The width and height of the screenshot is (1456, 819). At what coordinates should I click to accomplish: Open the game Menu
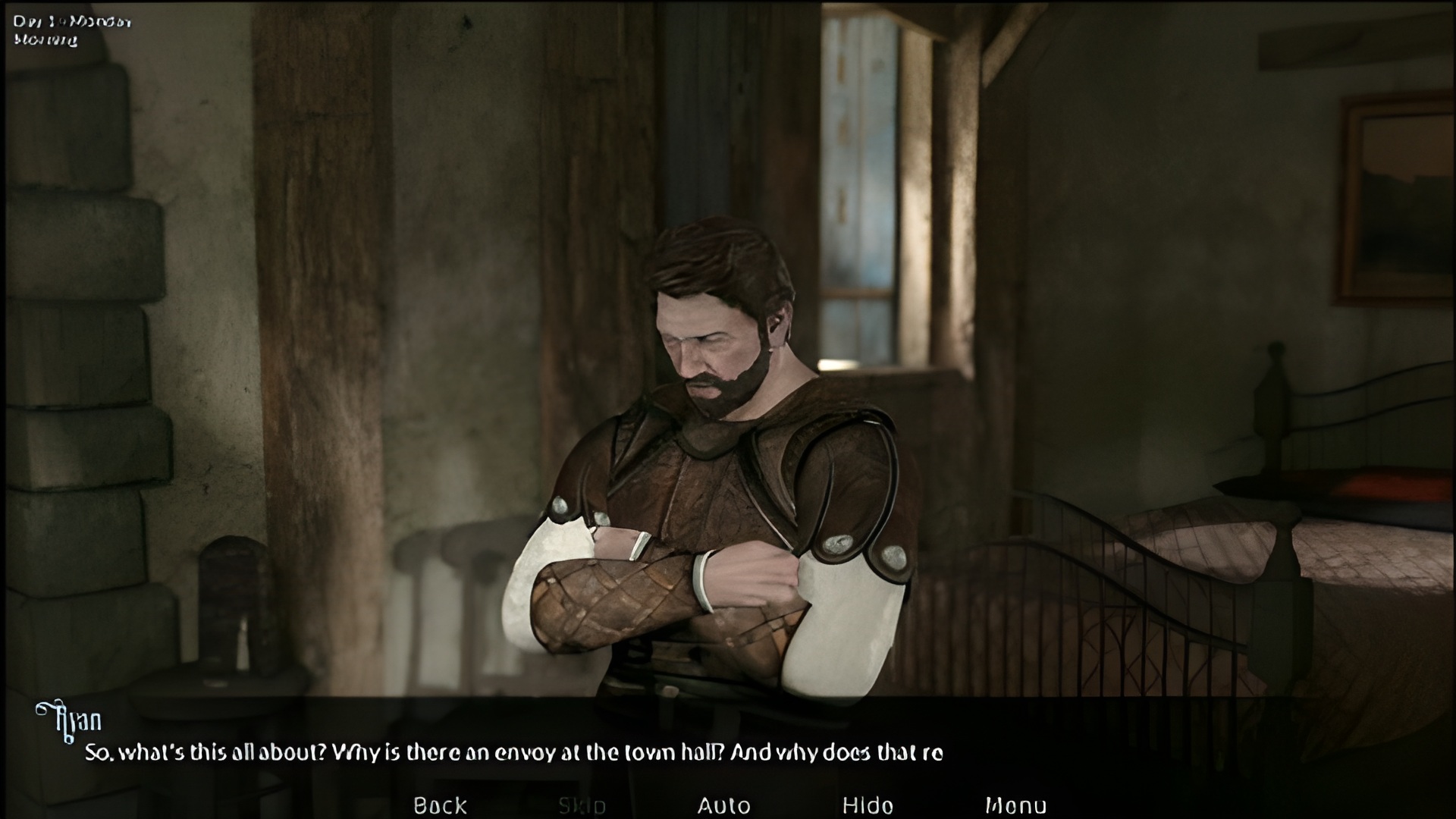pyautogui.click(x=1015, y=805)
